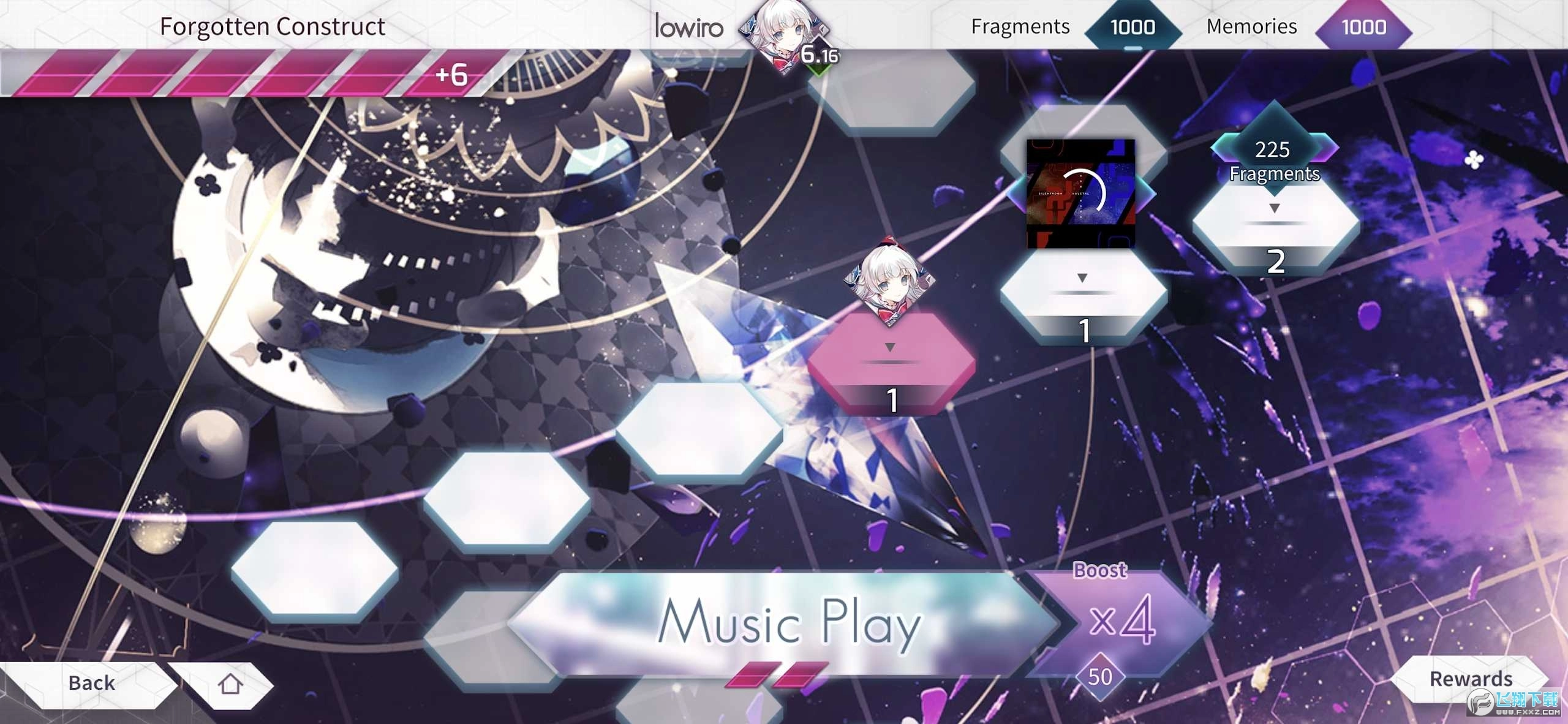Tap the lowiro username label
This screenshot has width=1568, height=724.
pos(687,27)
